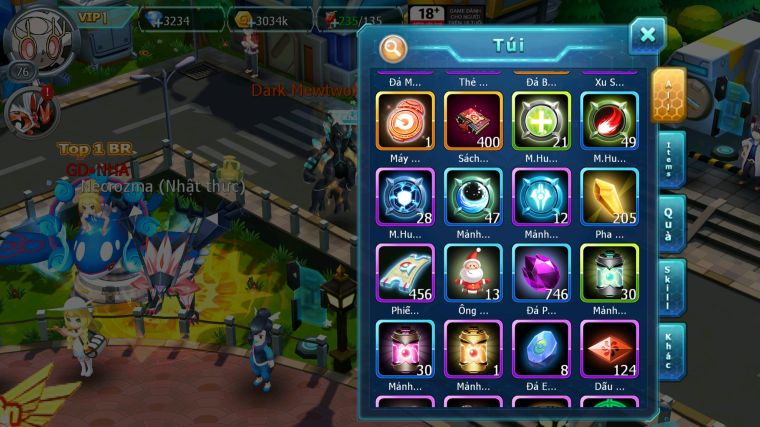760x427 pixels.
Task: Select the Santa Claus item
Action: coord(473,272)
